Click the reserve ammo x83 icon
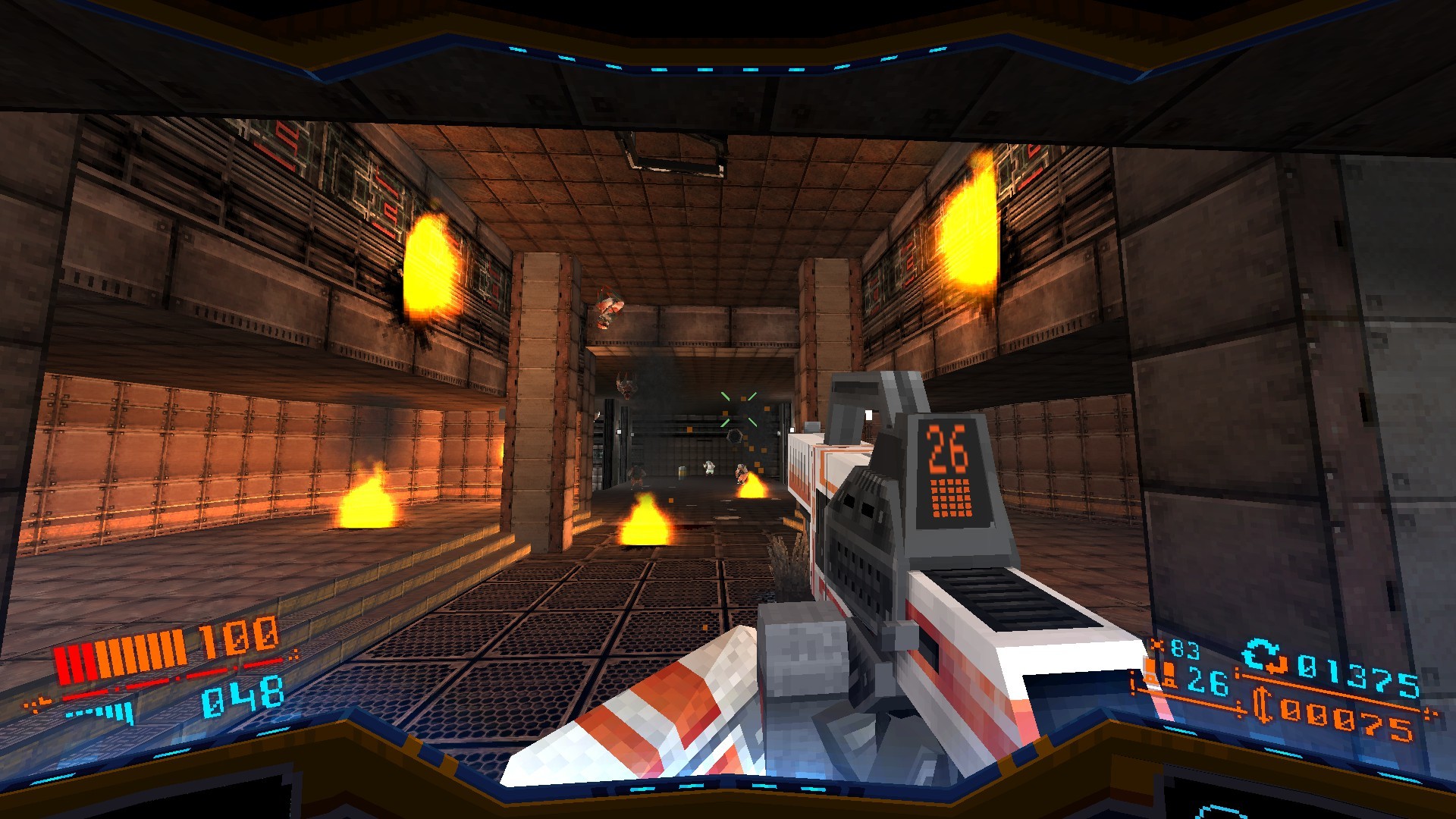 [x=1158, y=645]
